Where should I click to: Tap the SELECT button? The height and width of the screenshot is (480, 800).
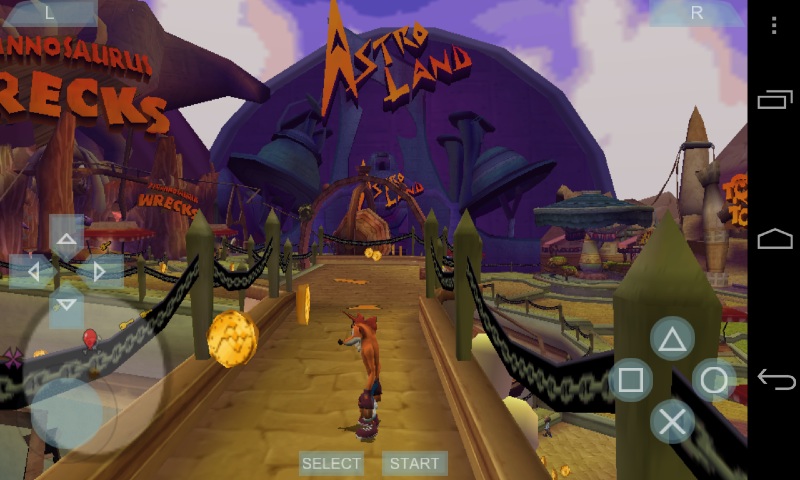coord(331,464)
